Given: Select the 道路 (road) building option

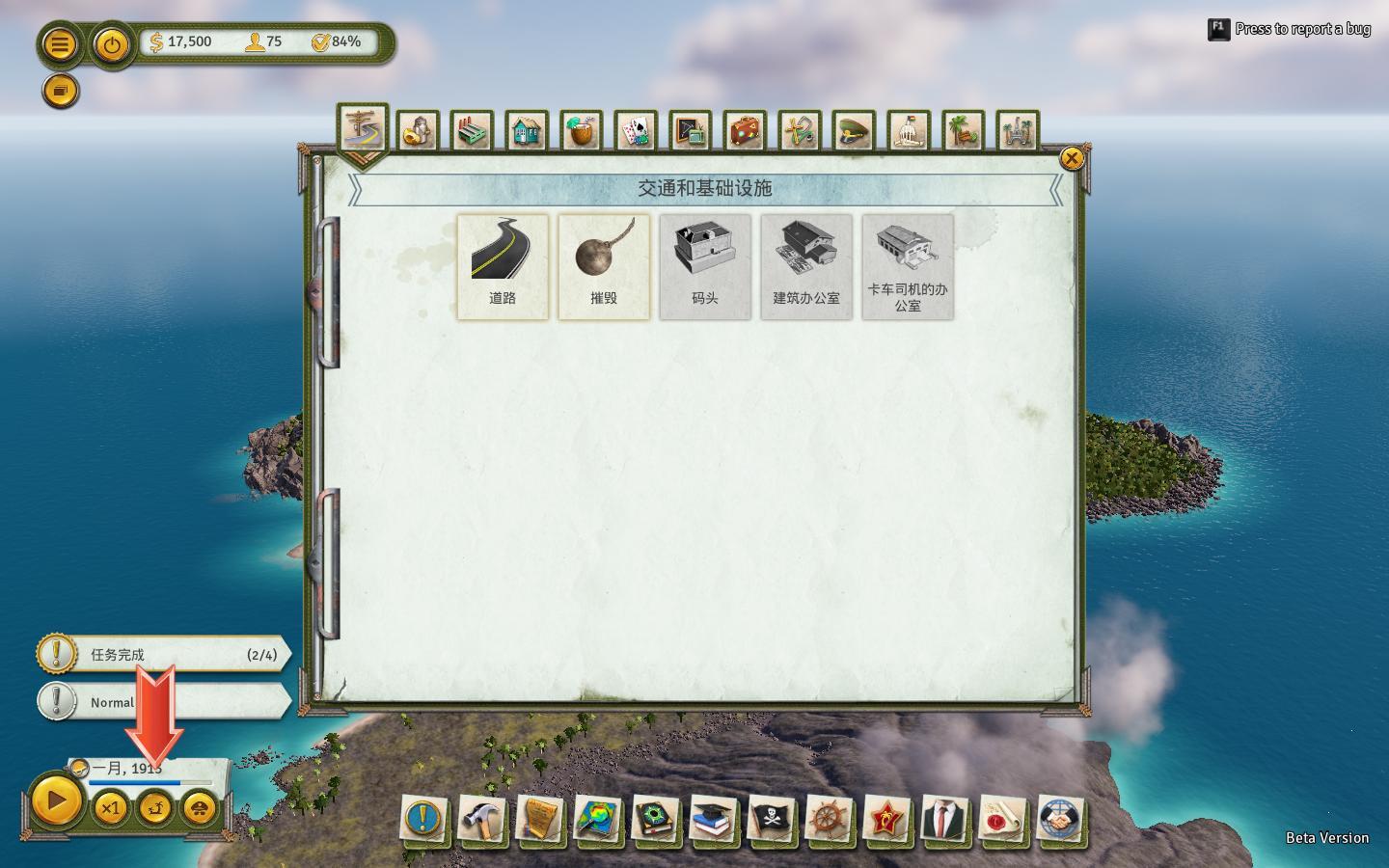Looking at the screenshot, I should click(x=503, y=265).
